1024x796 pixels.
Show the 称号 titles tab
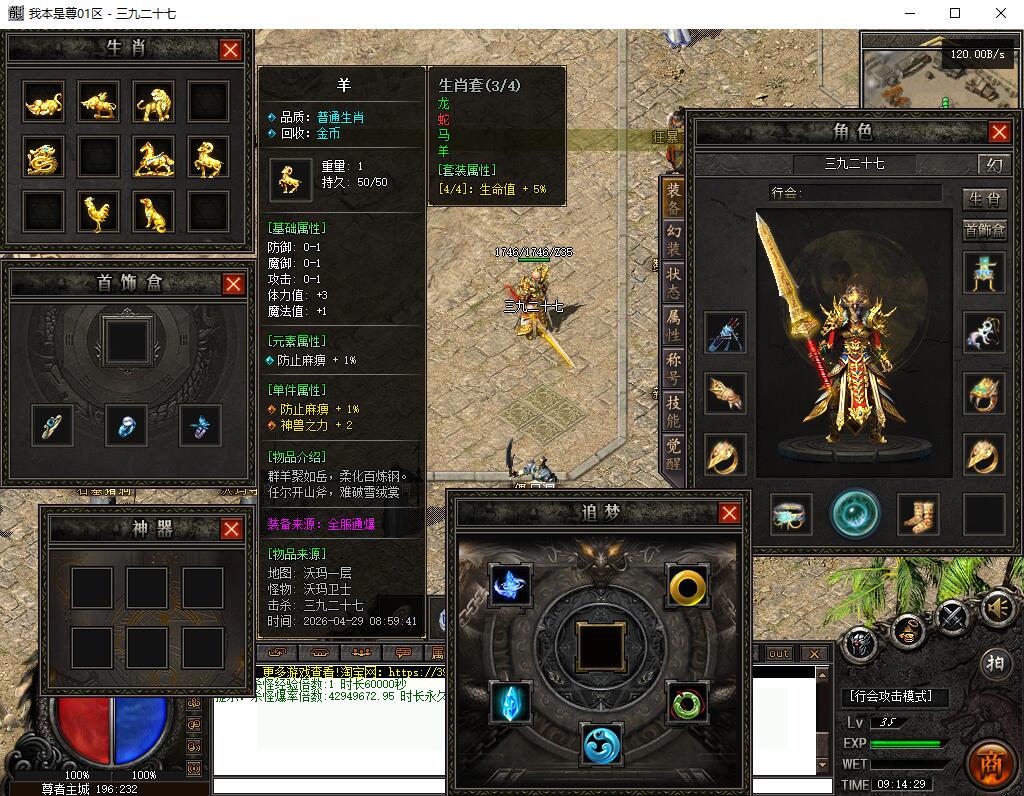point(674,367)
